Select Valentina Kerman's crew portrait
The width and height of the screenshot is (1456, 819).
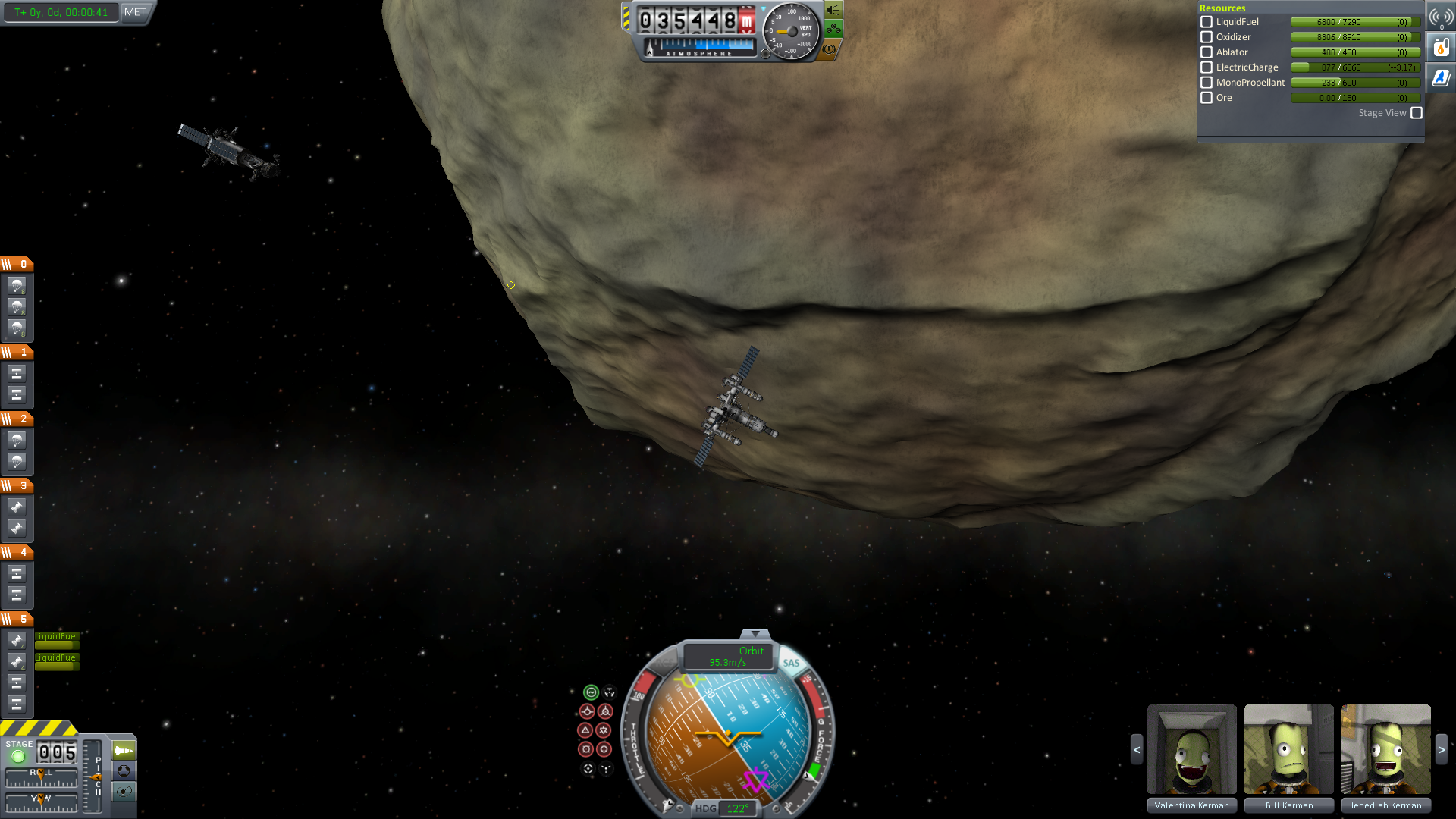(x=1191, y=749)
